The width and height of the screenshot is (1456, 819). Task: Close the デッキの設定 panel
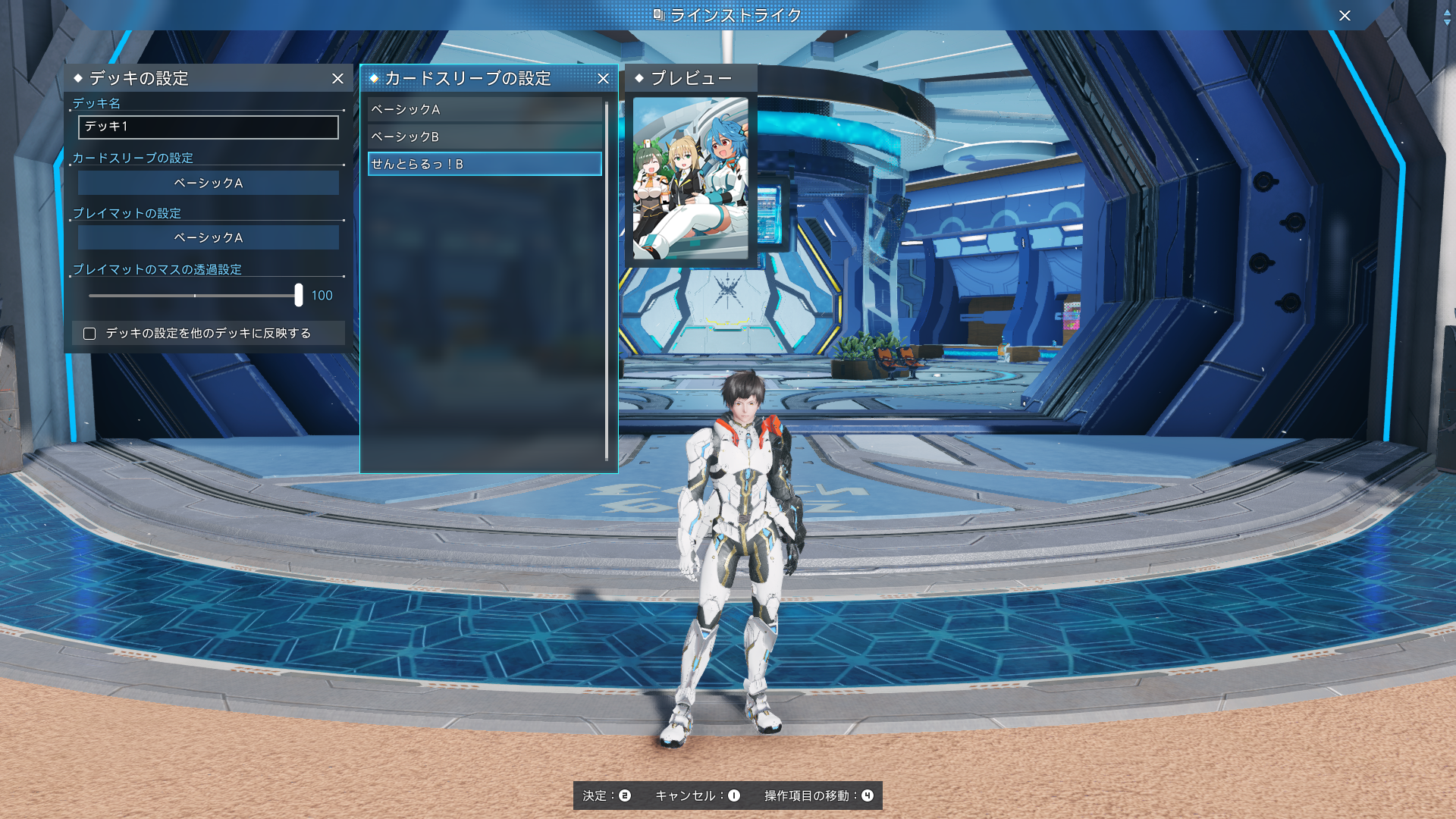[338, 79]
